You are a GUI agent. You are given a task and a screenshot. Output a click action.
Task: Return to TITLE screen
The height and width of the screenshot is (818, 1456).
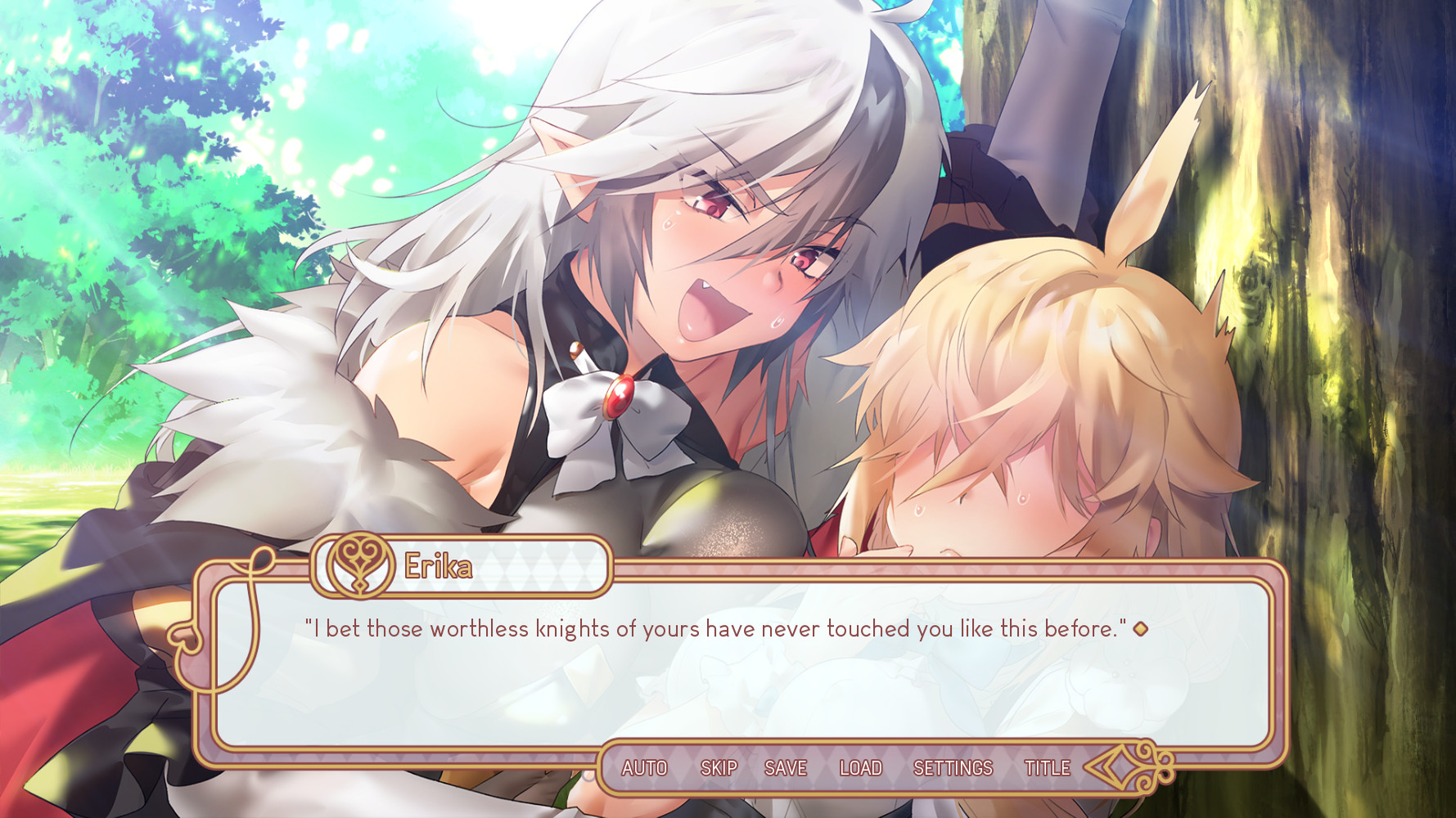(1047, 767)
